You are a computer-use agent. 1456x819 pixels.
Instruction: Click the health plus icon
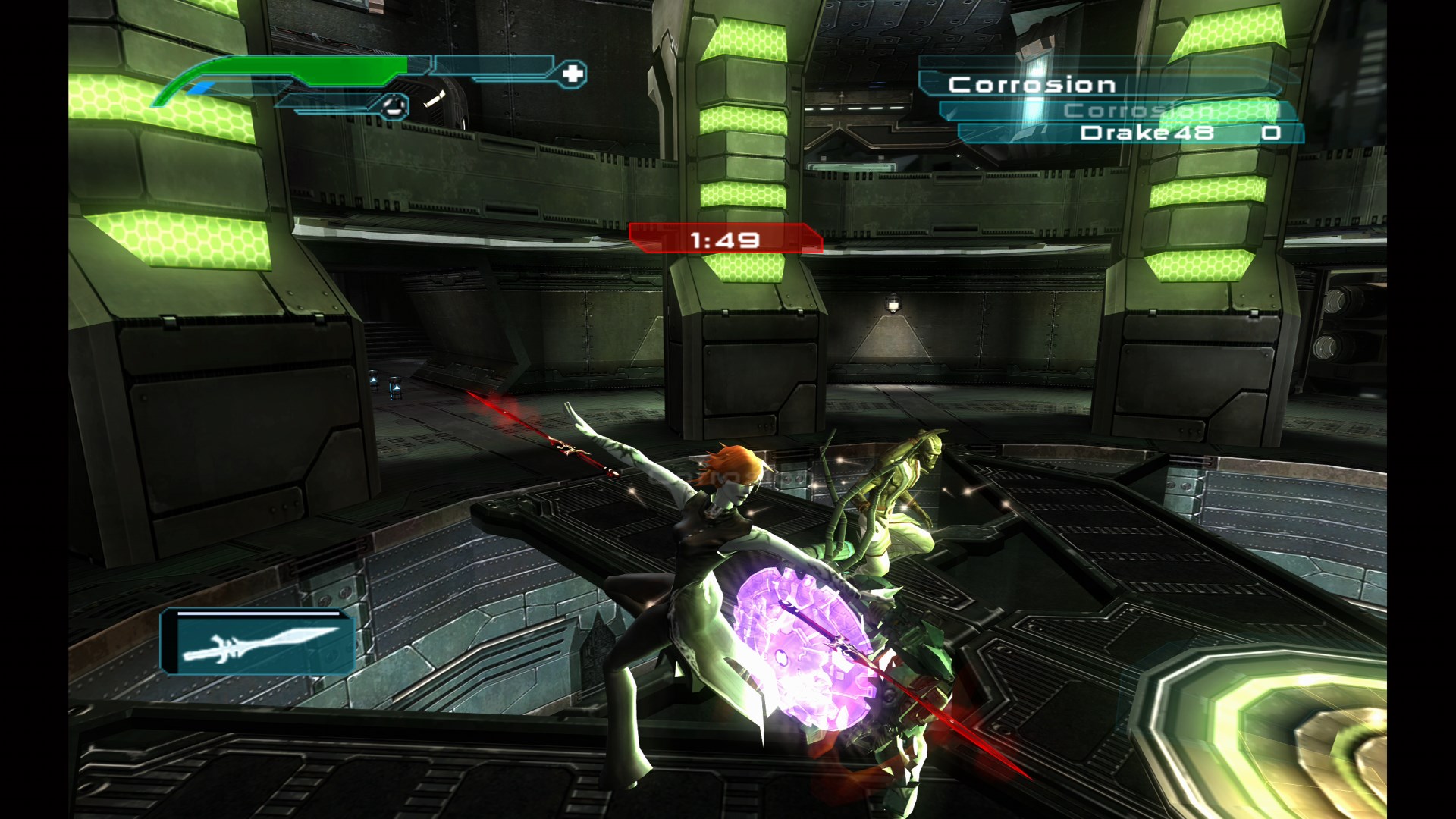(x=574, y=73)
